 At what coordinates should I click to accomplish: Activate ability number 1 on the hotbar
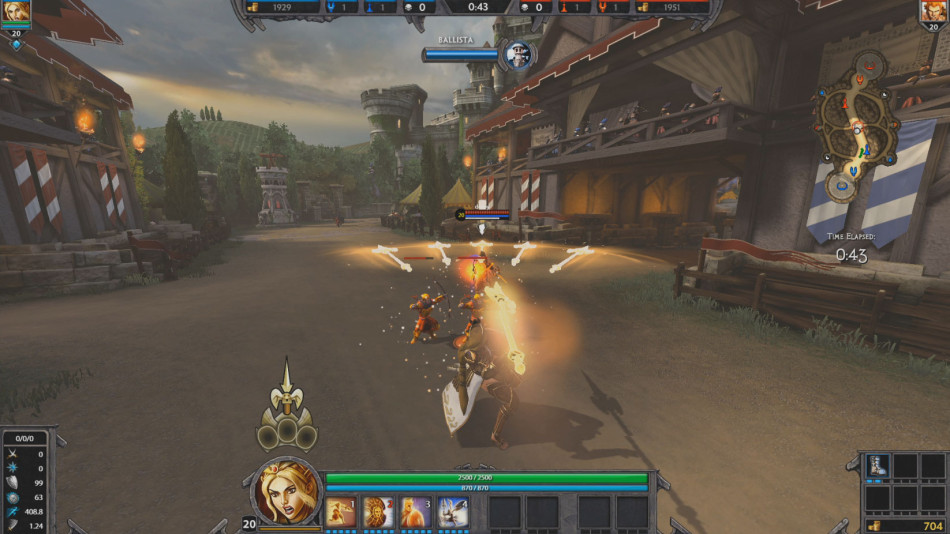click(340, 511)
